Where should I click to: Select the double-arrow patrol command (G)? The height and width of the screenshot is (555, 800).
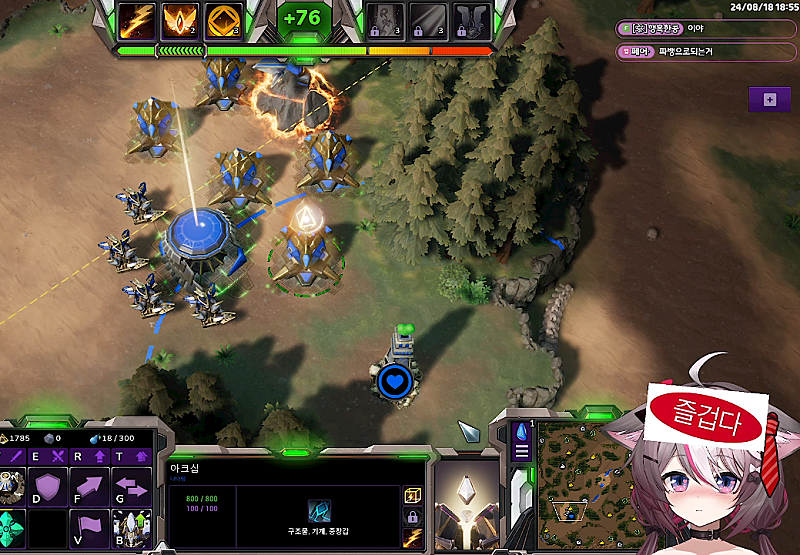[x=132, y=488]
